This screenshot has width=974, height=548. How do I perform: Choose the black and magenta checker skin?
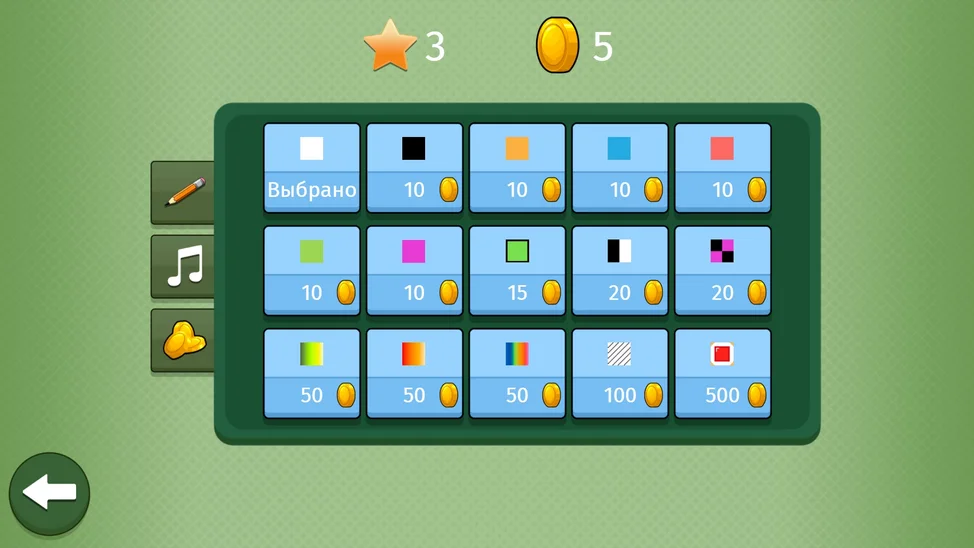pyautogui.click(x=722, y=271)
